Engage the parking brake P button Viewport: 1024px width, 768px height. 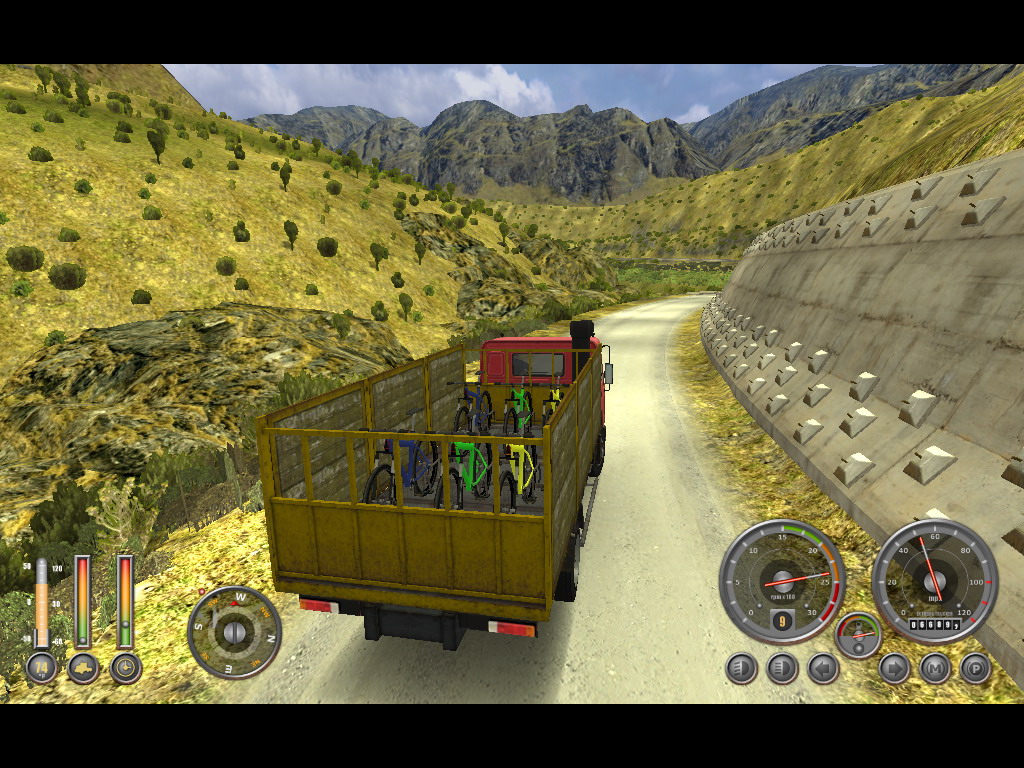(x=976, y=668)
